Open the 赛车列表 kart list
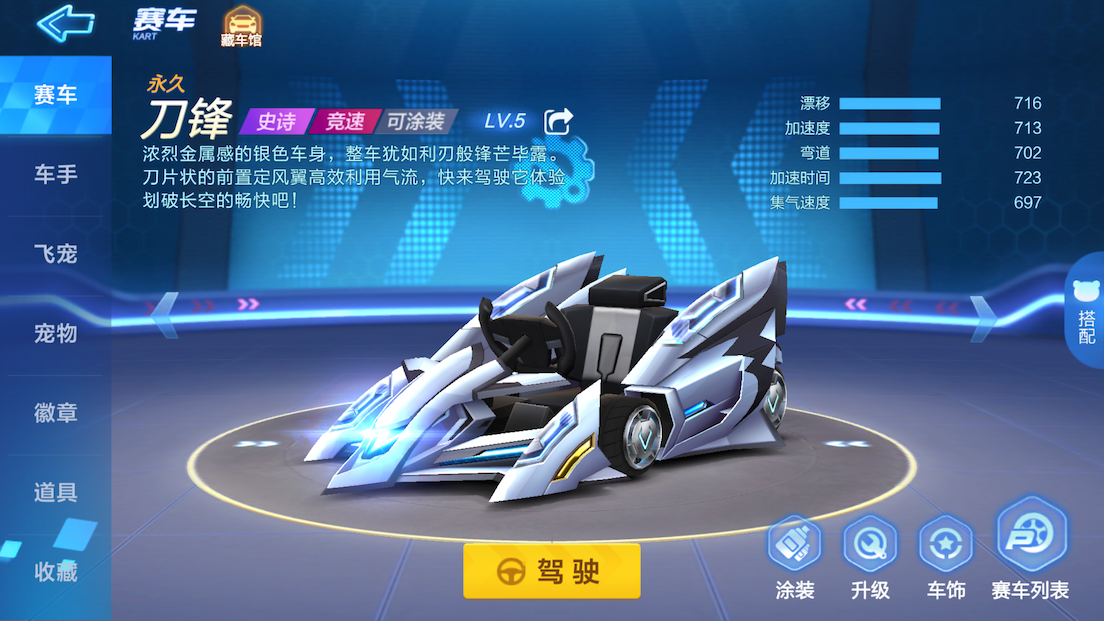This screenshot has width=1104, height=621. (x=1030, y=551)
